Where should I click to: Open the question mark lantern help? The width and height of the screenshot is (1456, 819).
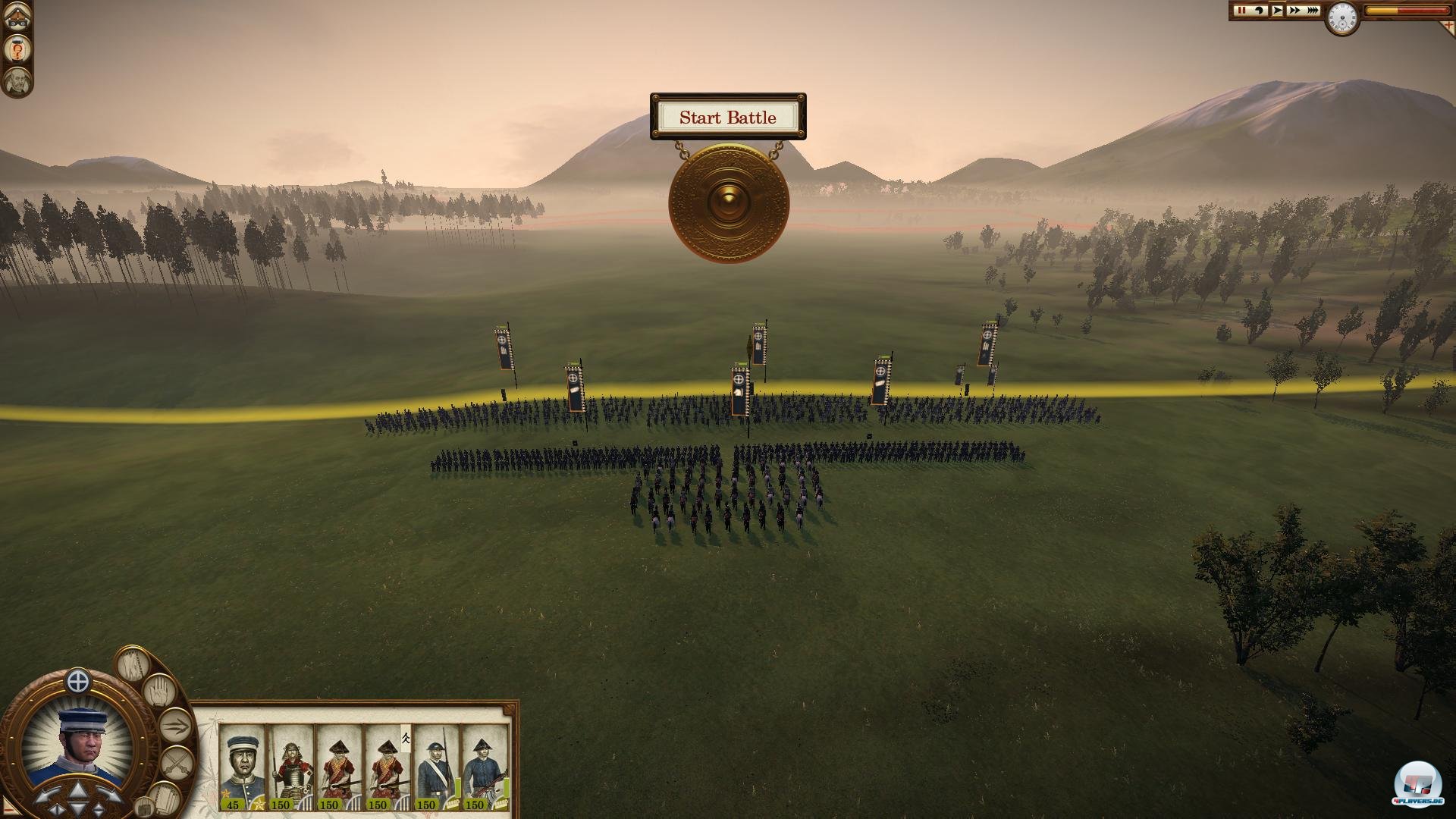17,51
